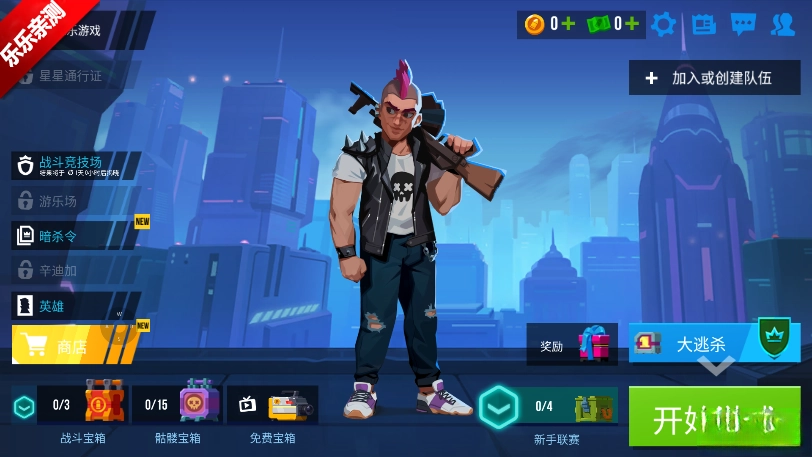Add more green cash with plus
The height and width of the screenshot is (457, 812).
[x=633, y=24]
